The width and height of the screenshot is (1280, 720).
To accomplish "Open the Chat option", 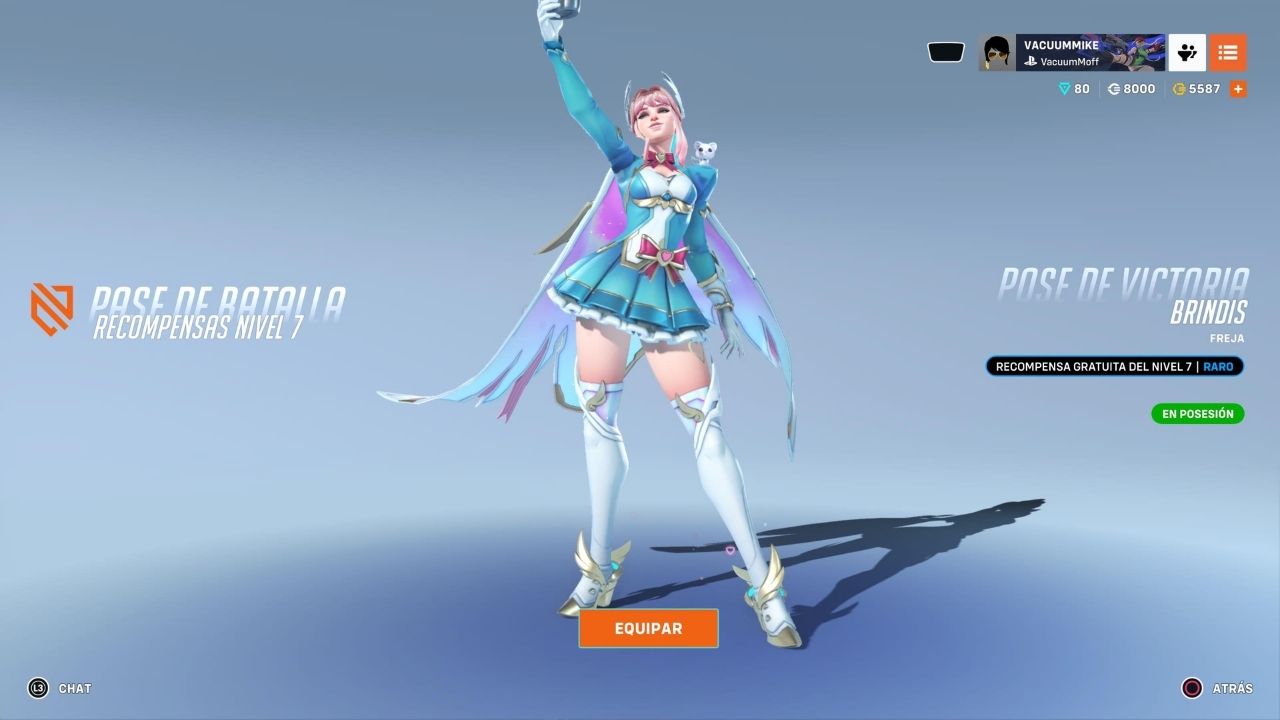I will (x=60, y=688).
